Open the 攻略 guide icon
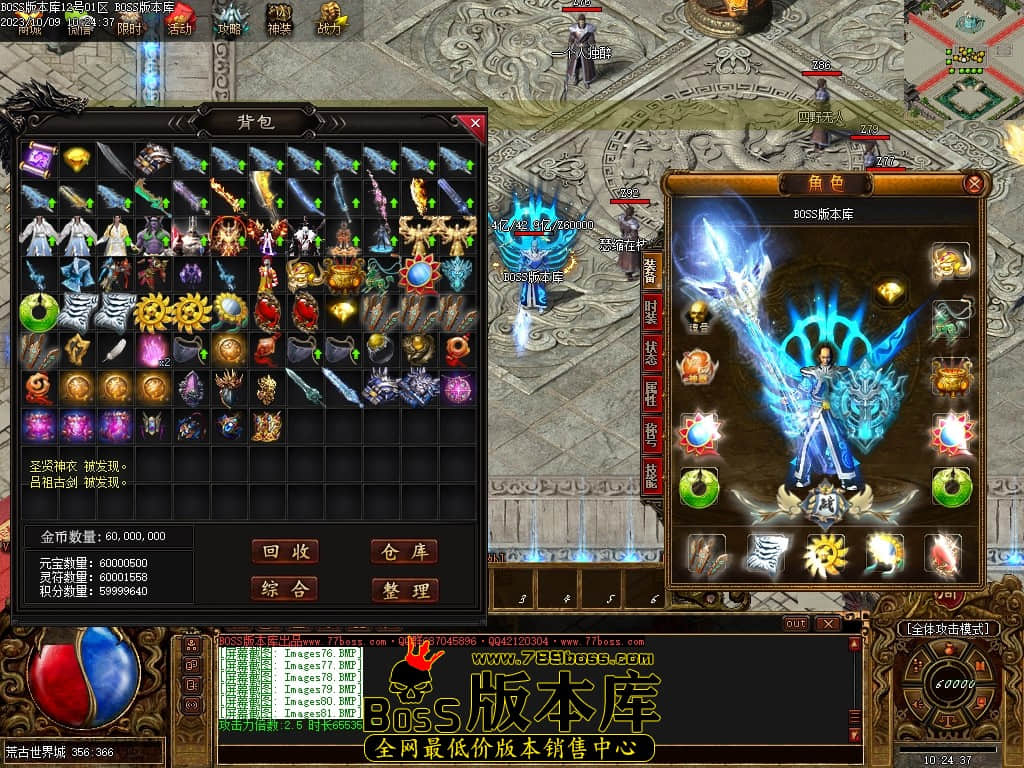Viewport: 1024px width, 768px height. [x=230, y=18]
